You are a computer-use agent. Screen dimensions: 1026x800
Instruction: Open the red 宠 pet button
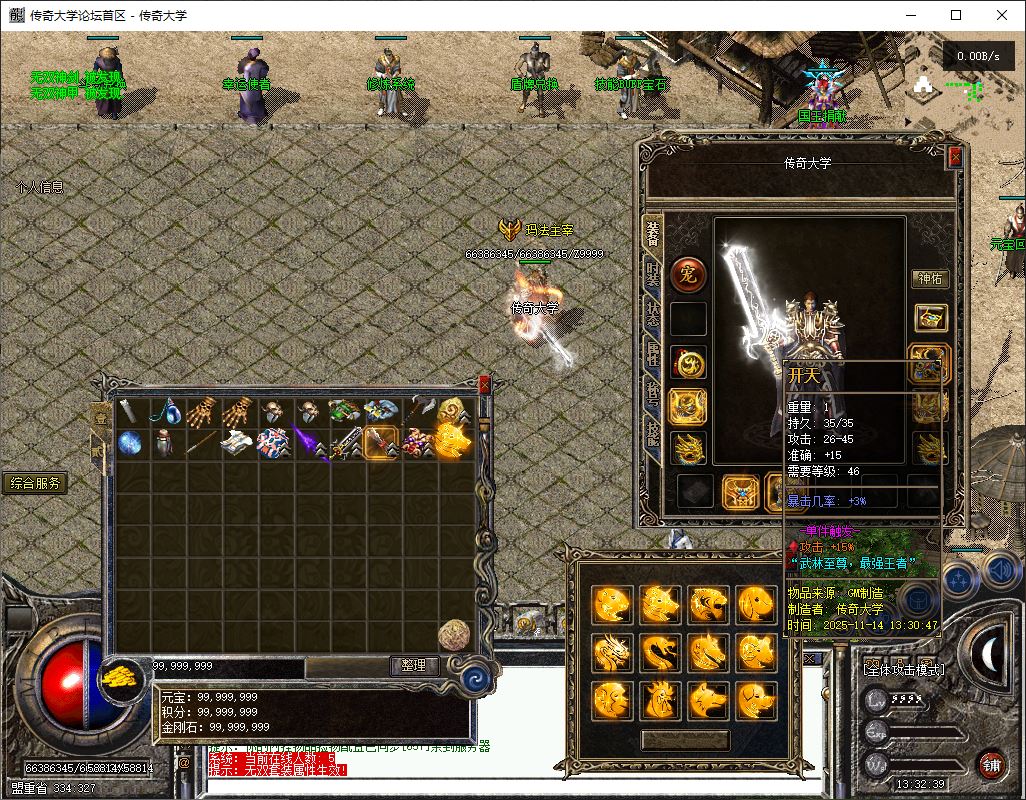pos(688,273)
